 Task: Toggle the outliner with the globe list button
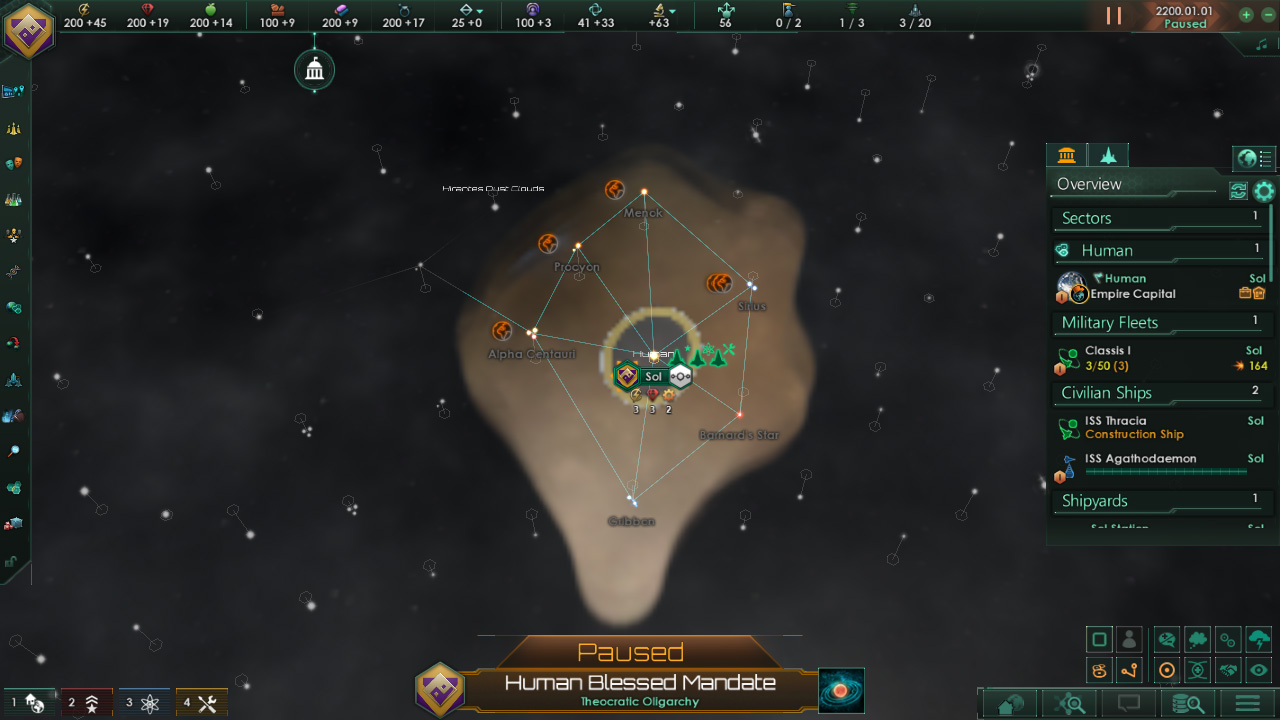coord(1254,158)
